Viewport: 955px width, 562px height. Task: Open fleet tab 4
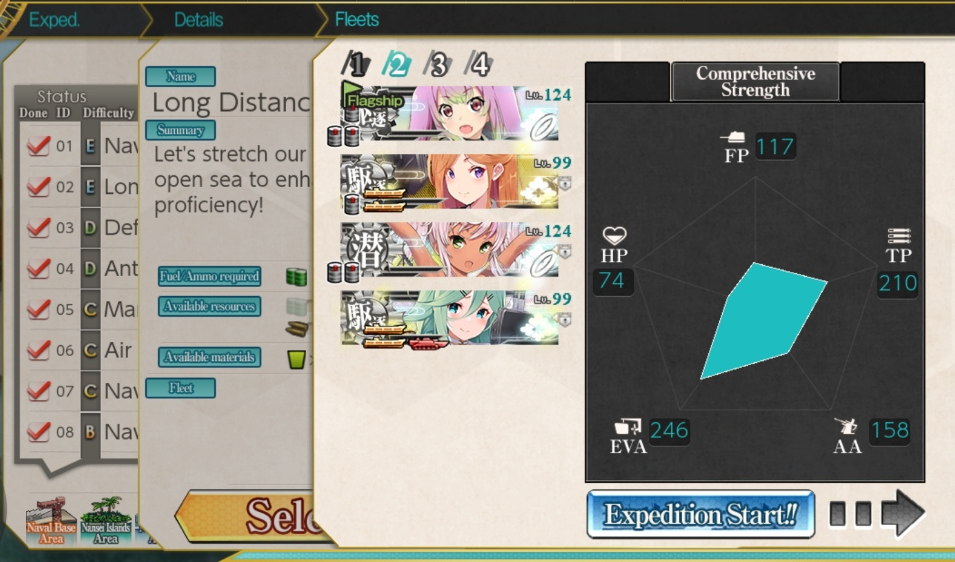[479, 65]
